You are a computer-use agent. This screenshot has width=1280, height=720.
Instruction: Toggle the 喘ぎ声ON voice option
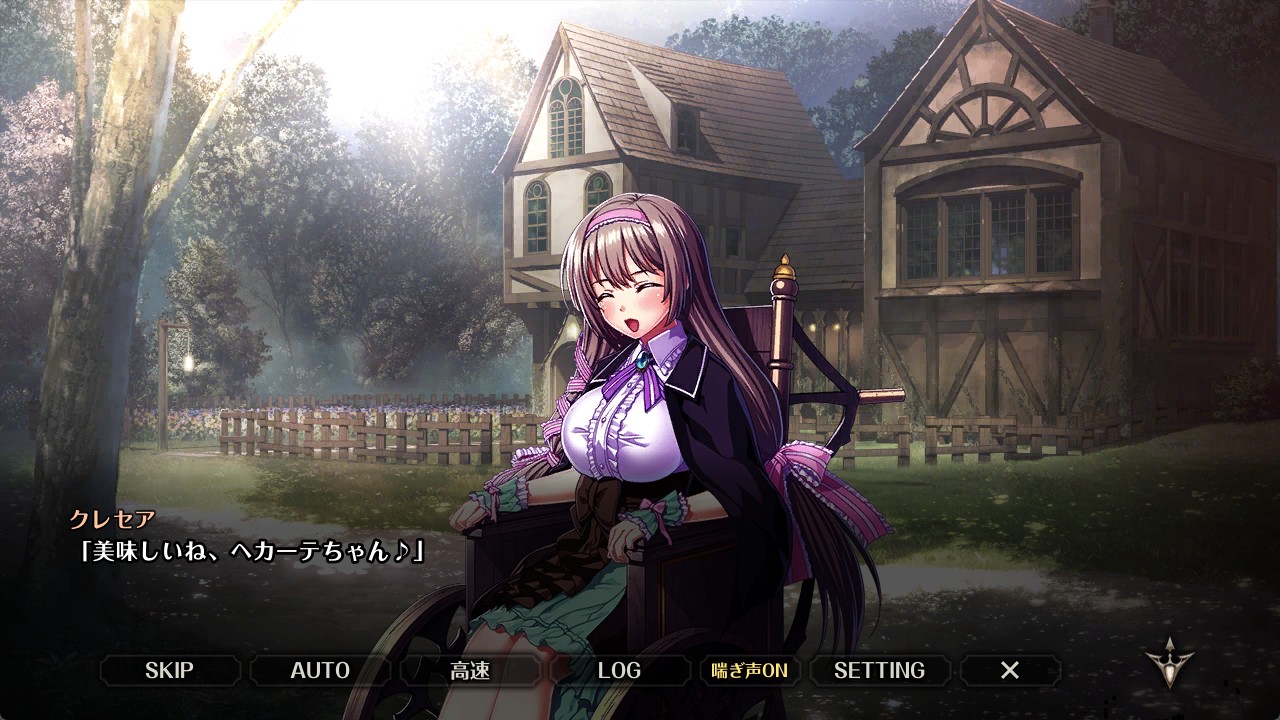[x=749, y=670]
